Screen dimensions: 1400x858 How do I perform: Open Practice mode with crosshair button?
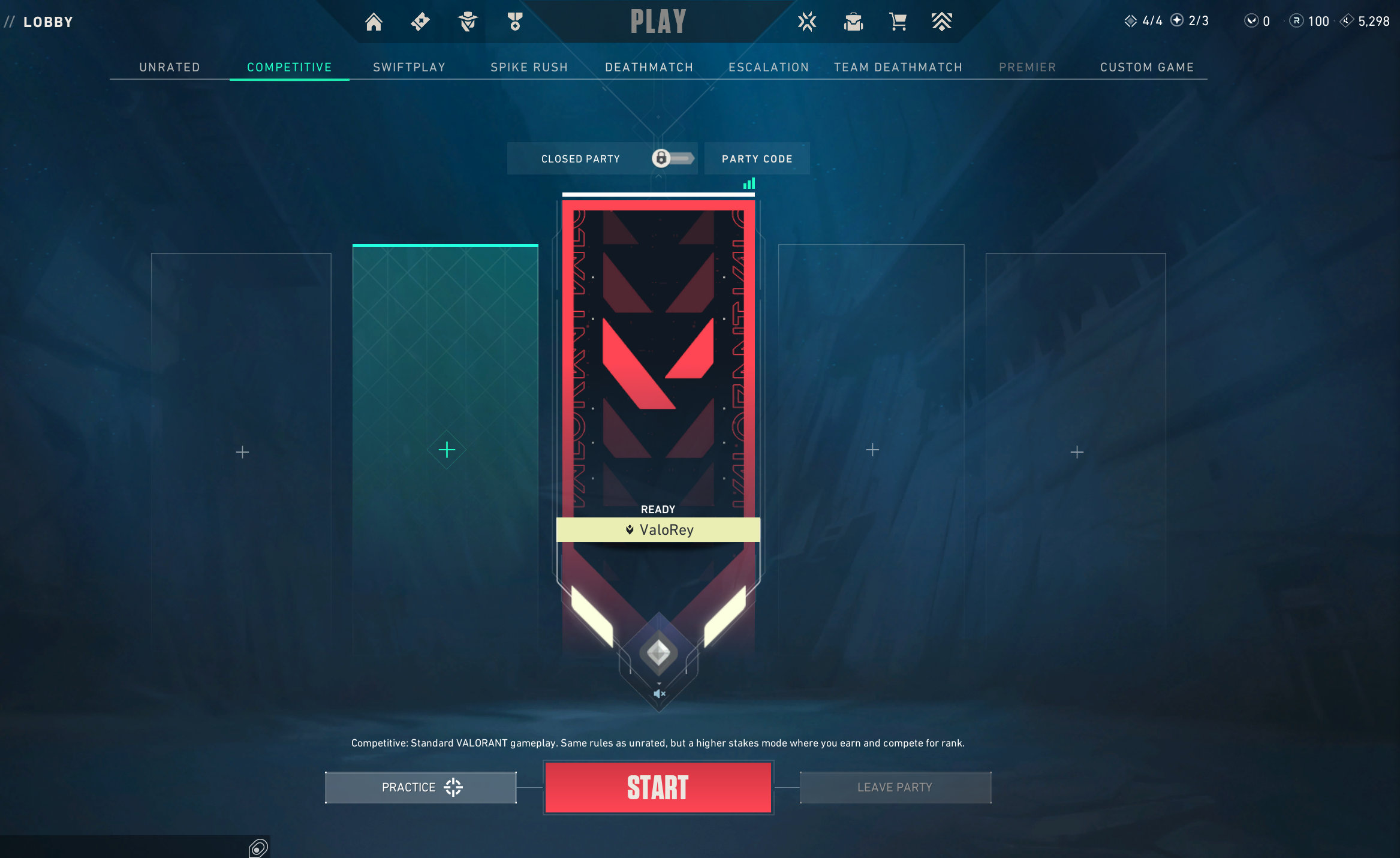[420, 787]
